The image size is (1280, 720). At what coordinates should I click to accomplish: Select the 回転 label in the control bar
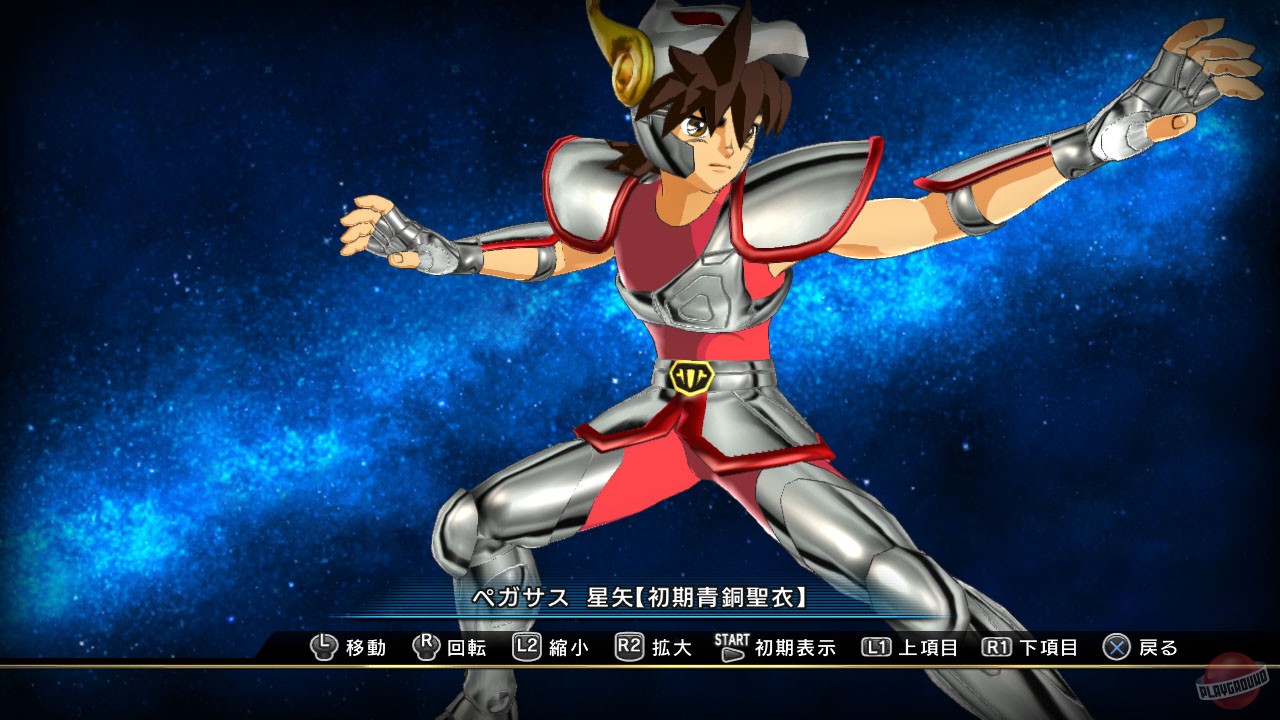[x=468, y=648]
